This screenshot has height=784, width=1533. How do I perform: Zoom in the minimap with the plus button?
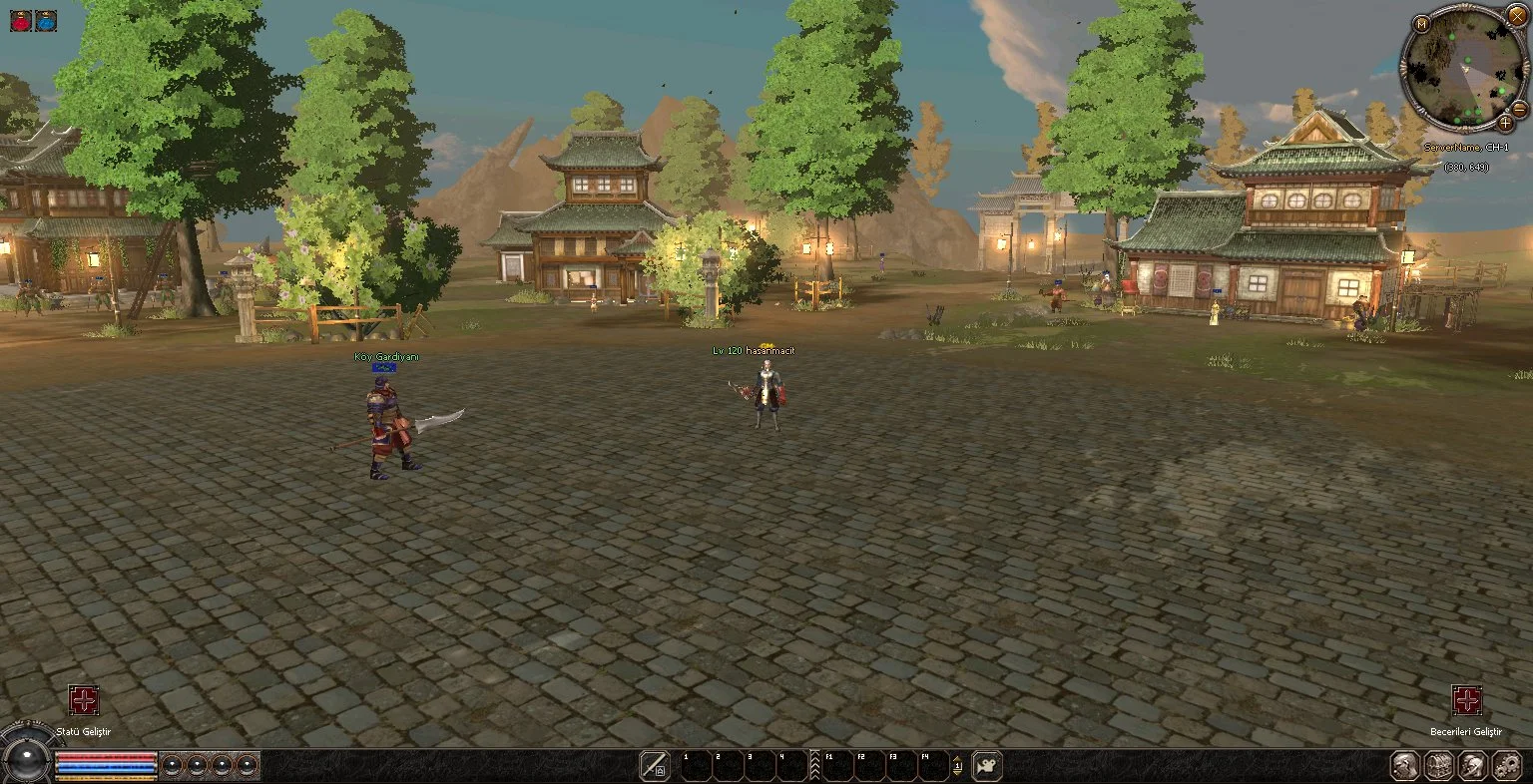pos(1505,123)
